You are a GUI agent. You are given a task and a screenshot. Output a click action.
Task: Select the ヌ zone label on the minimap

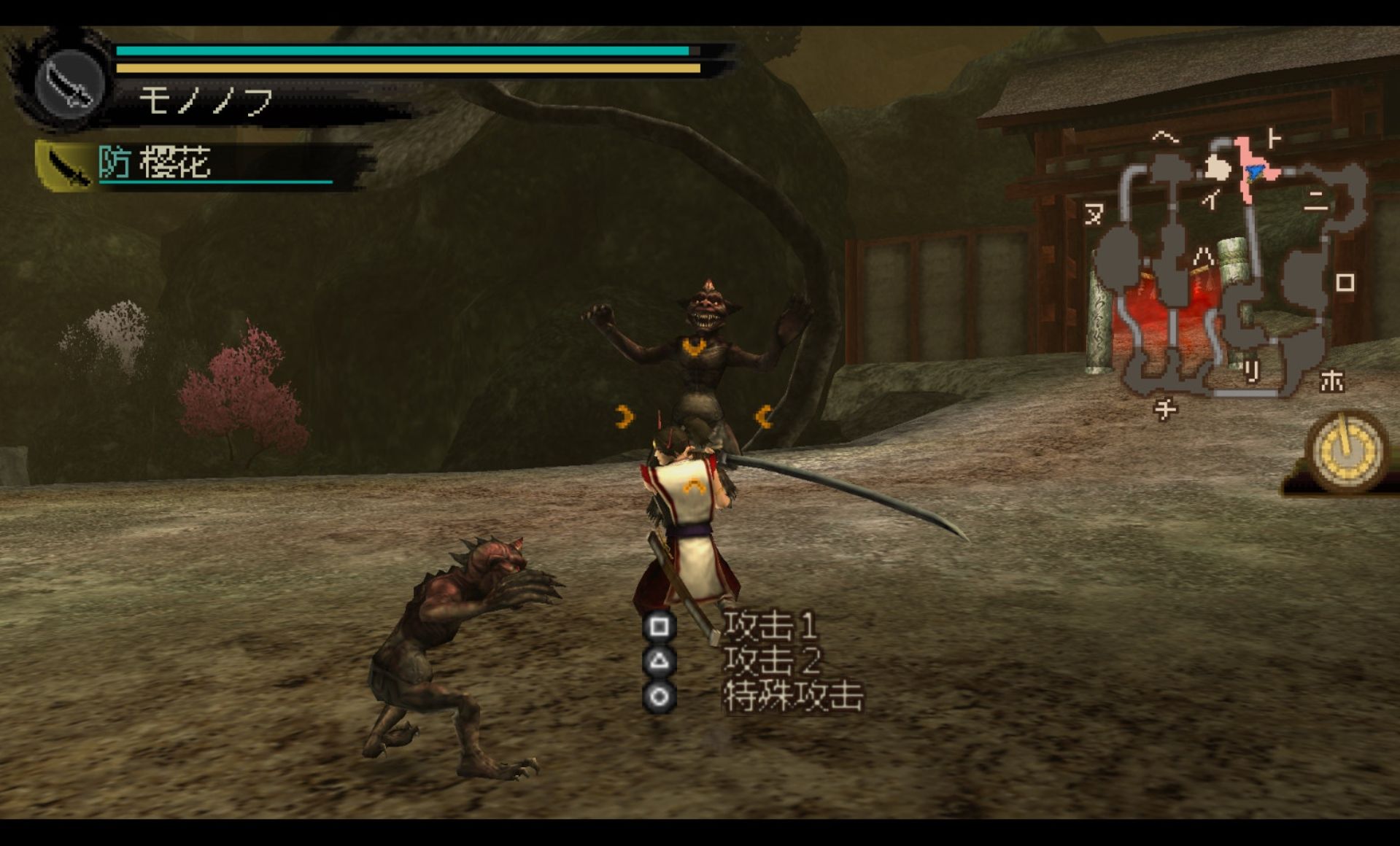[x=1094, y=214]
